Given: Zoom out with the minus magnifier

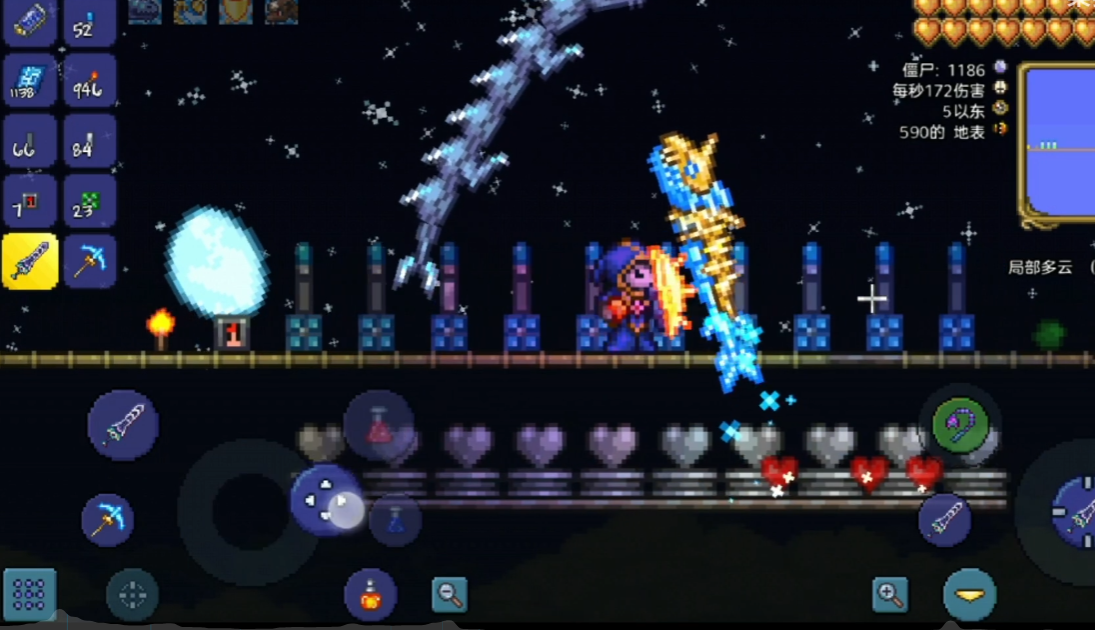Looking at the screenshot, I should (x=450, y=595).
